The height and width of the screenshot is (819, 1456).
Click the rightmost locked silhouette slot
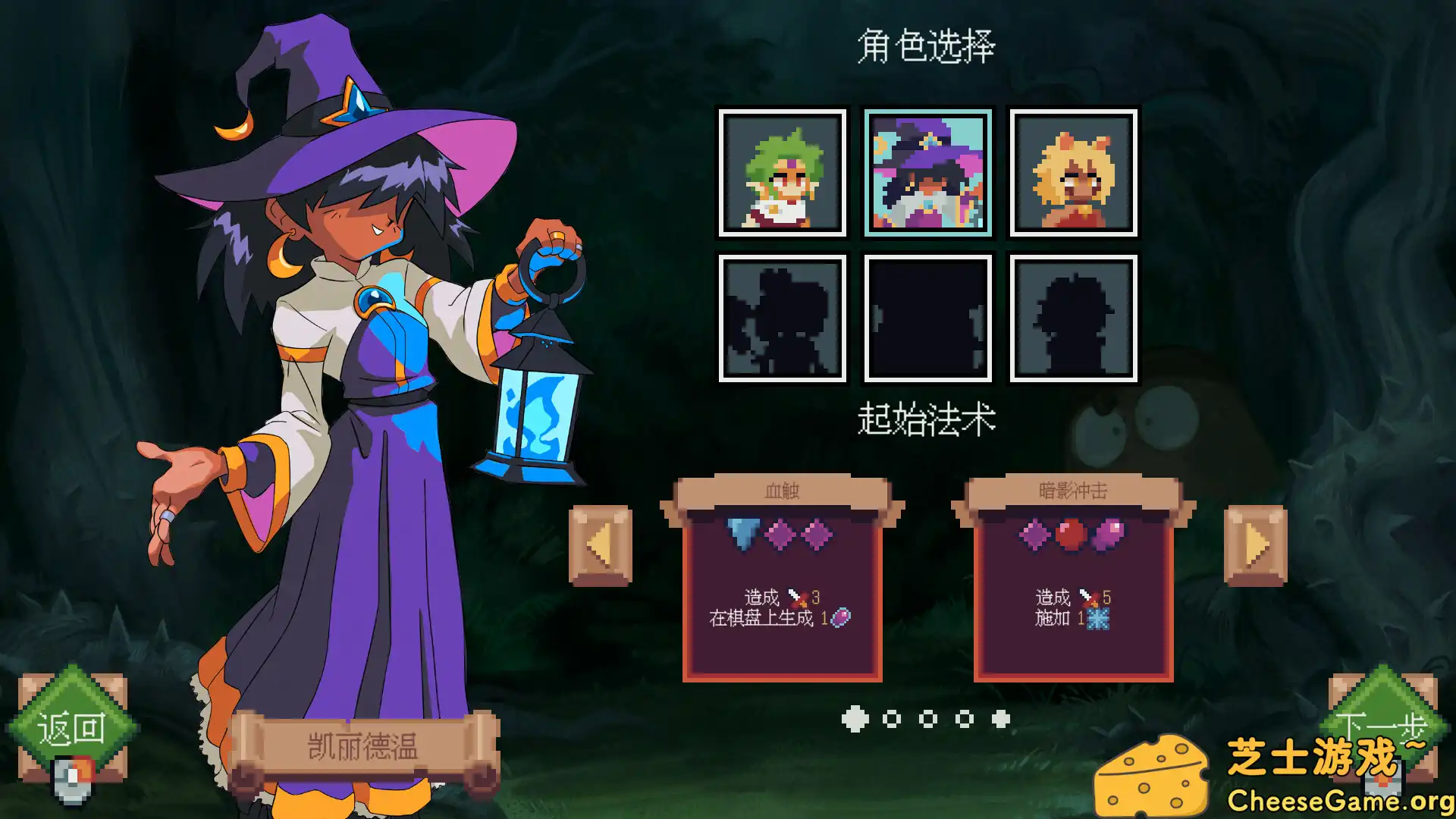click(1072, 316)
